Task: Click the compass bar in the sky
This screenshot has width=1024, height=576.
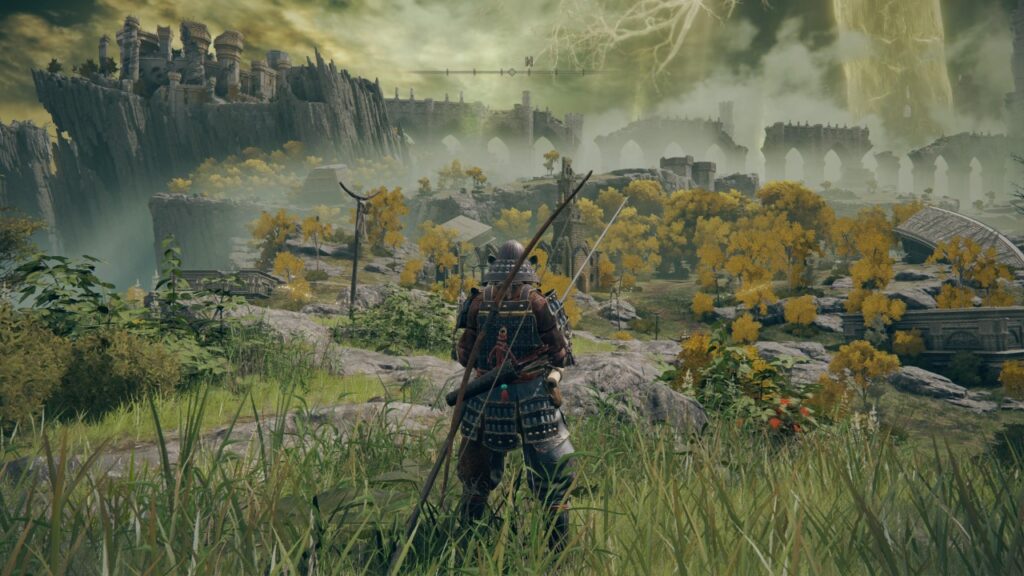Action: (512, 71)
